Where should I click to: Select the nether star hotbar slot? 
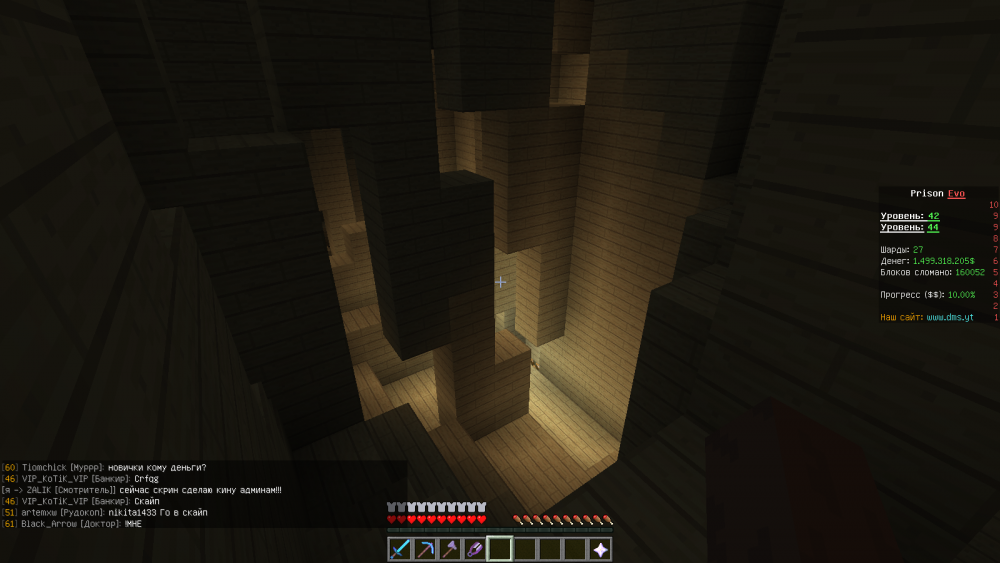[600, 549]
